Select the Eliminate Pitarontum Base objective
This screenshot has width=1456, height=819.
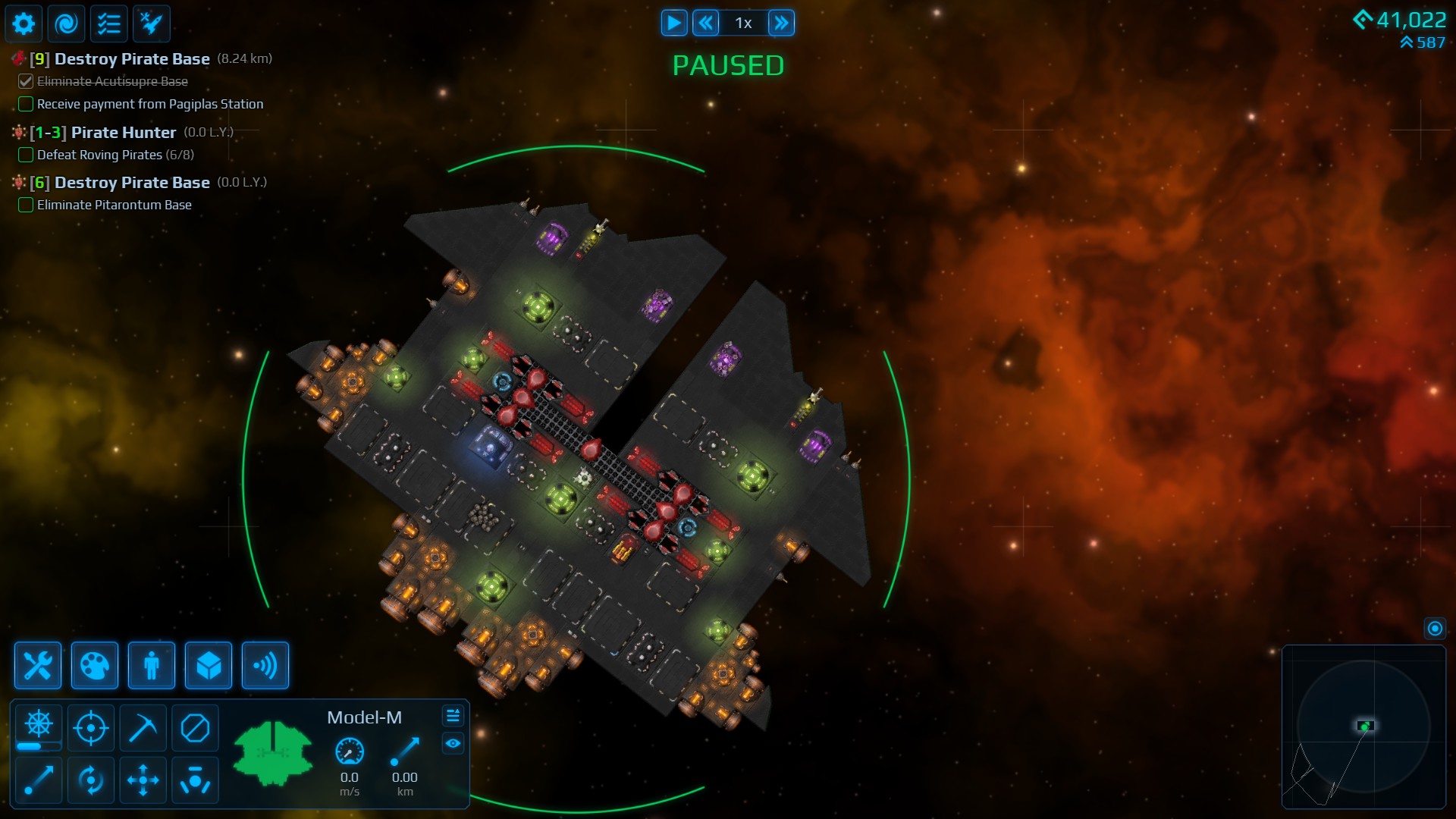[114, 205]
